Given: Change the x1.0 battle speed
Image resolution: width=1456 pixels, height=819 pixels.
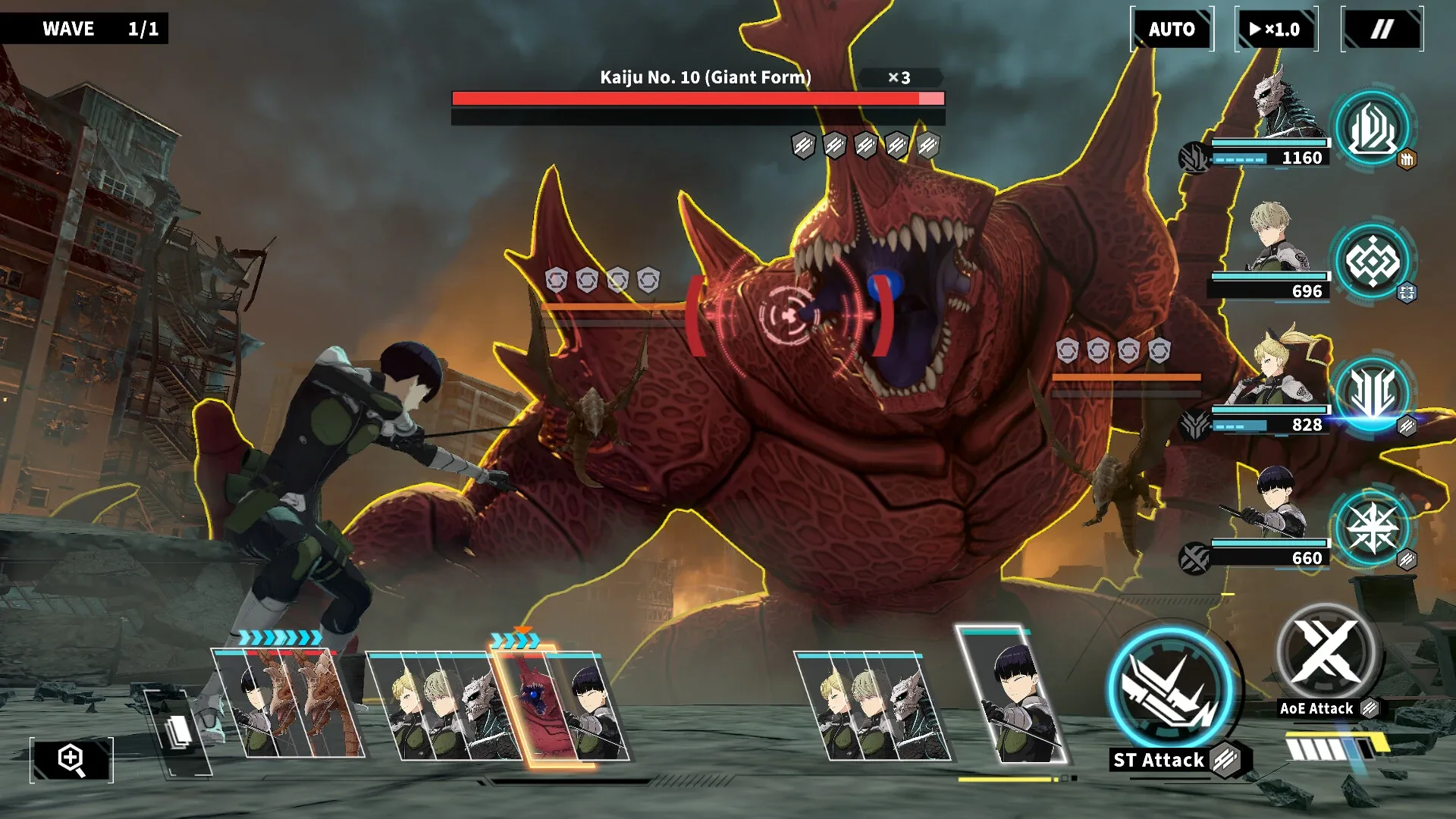Looking at the screenshot, I should 1276,30.
